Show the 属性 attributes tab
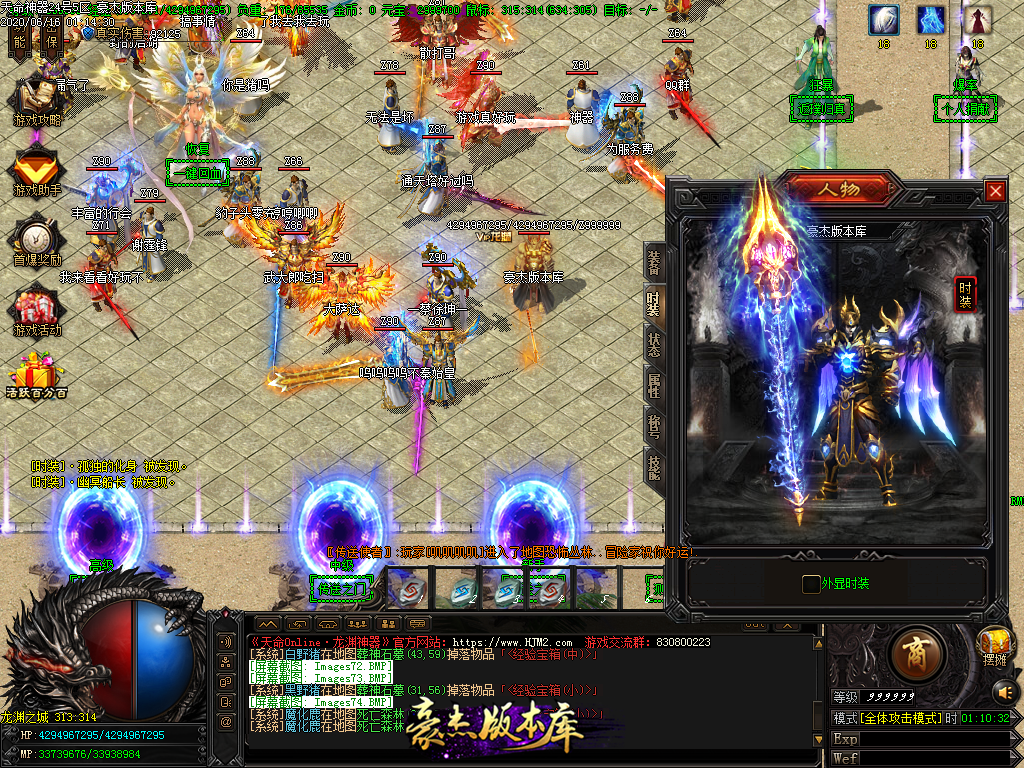 (x=654, y=386)
